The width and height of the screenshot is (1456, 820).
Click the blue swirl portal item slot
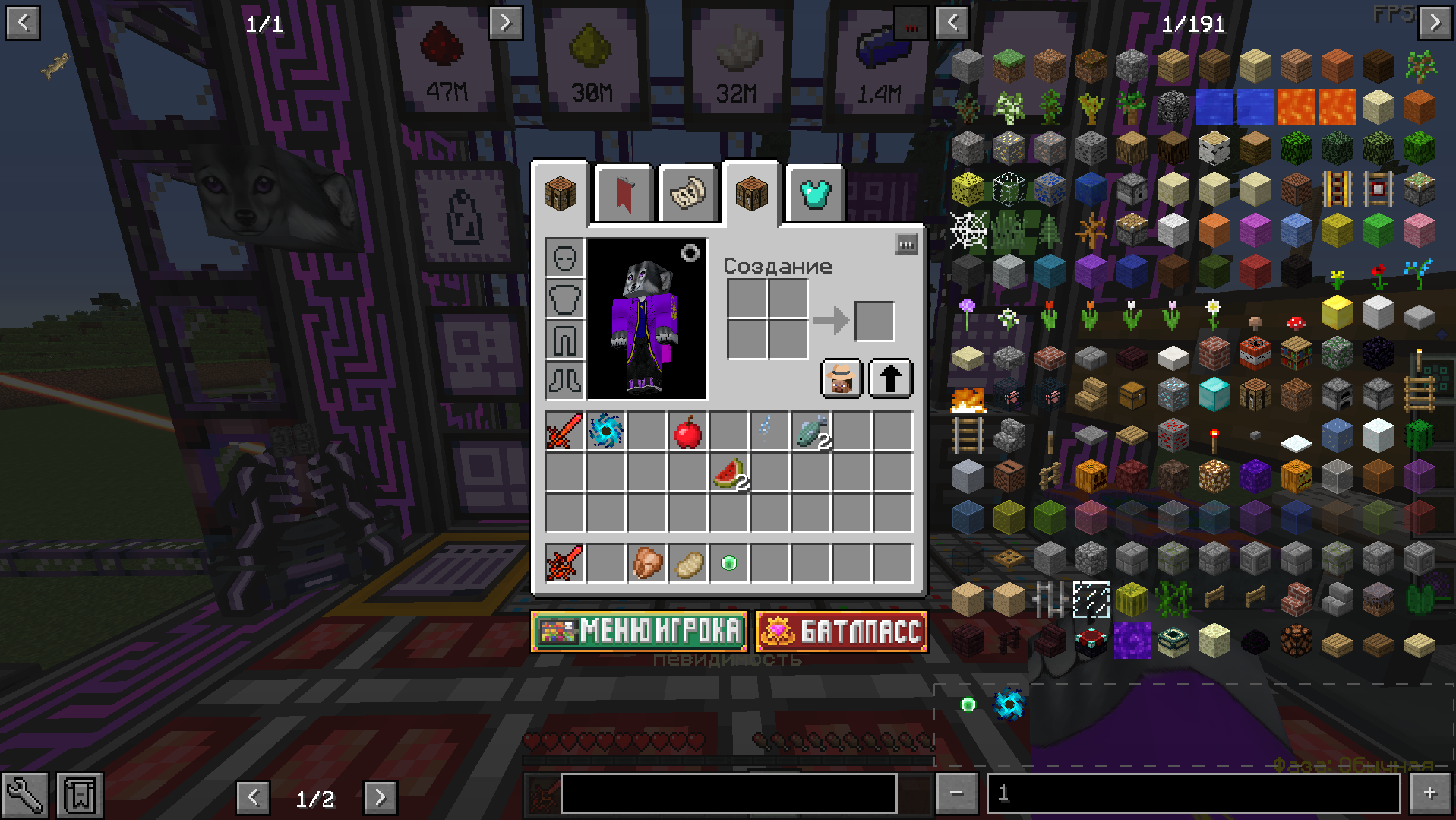tap(605, 432)
